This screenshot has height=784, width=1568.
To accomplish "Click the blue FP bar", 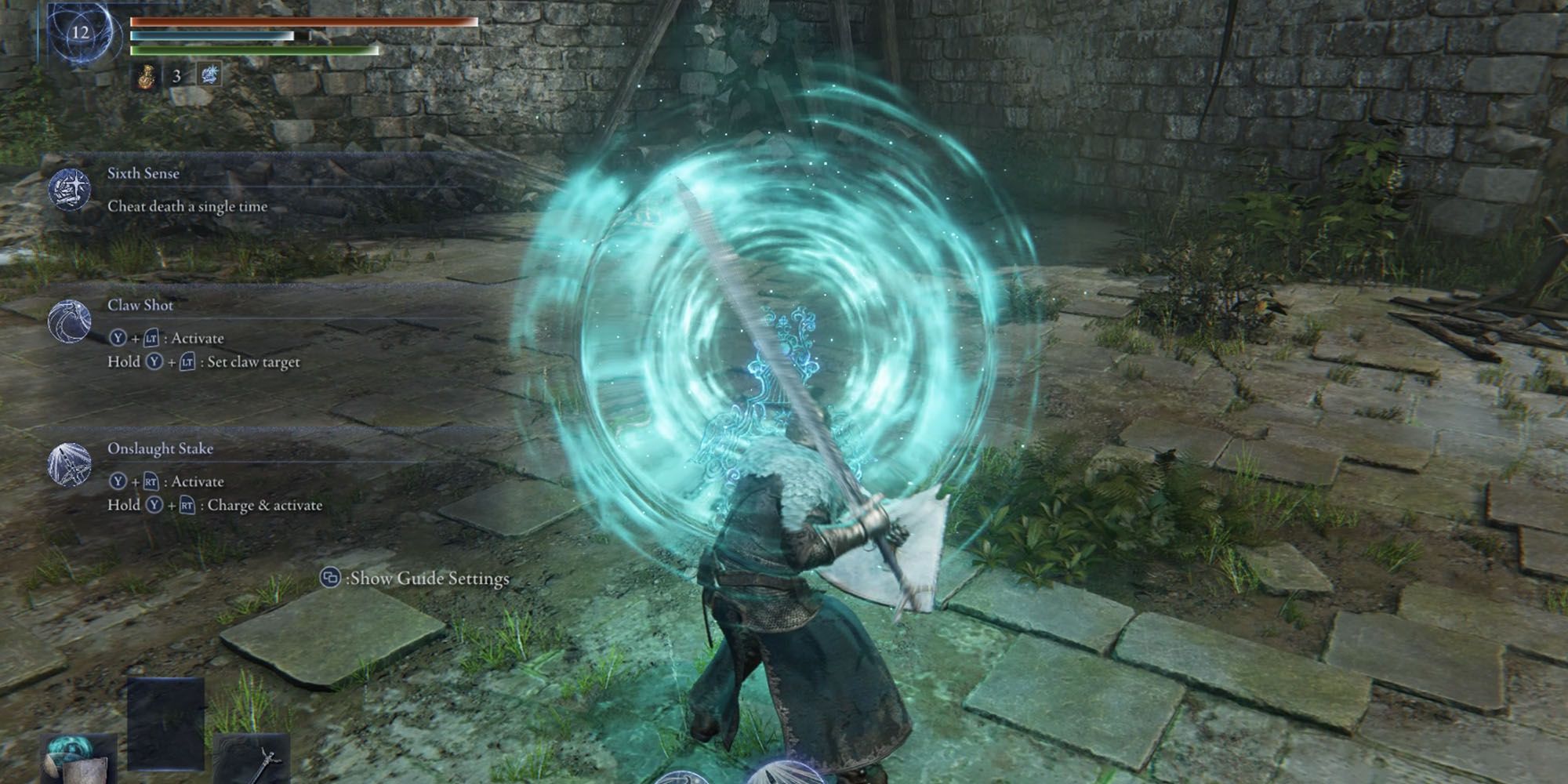I will pyautogui.click(x=212, y=37).
